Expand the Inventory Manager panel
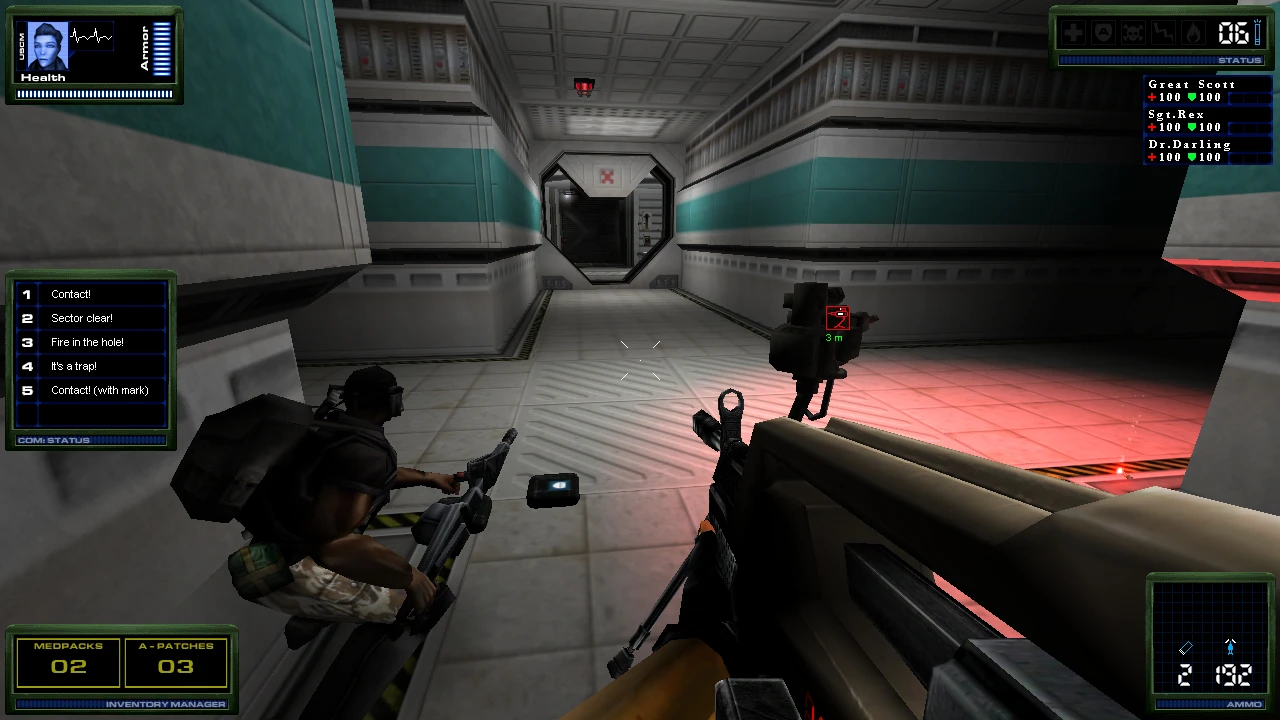This screenshot has width=1280, height=720. (123, 704)
